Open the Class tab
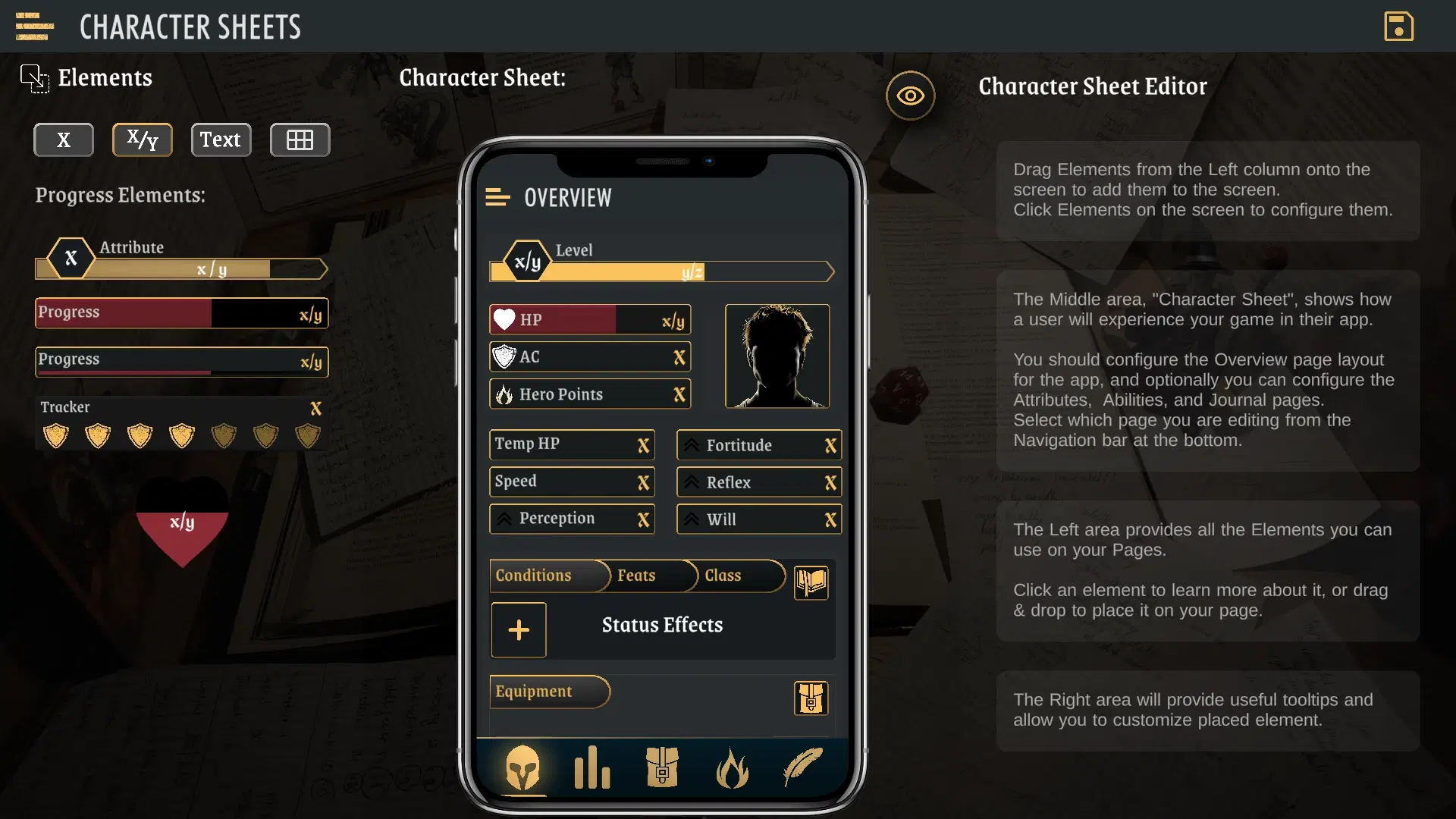Screen dimensions: 1456x819 (x=723, y=576)
